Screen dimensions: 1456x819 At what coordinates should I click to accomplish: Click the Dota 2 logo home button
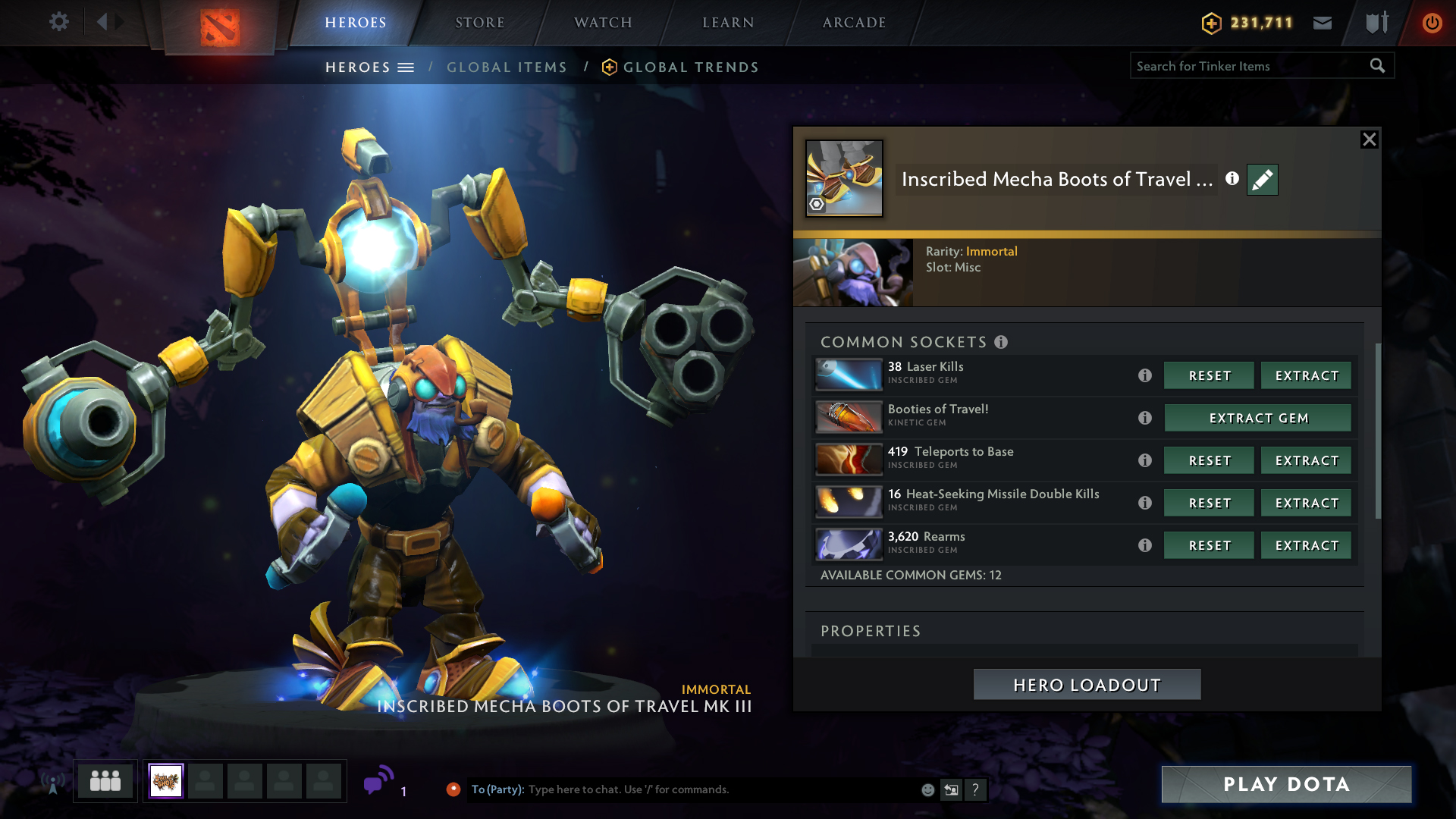(x=220, y=27)
